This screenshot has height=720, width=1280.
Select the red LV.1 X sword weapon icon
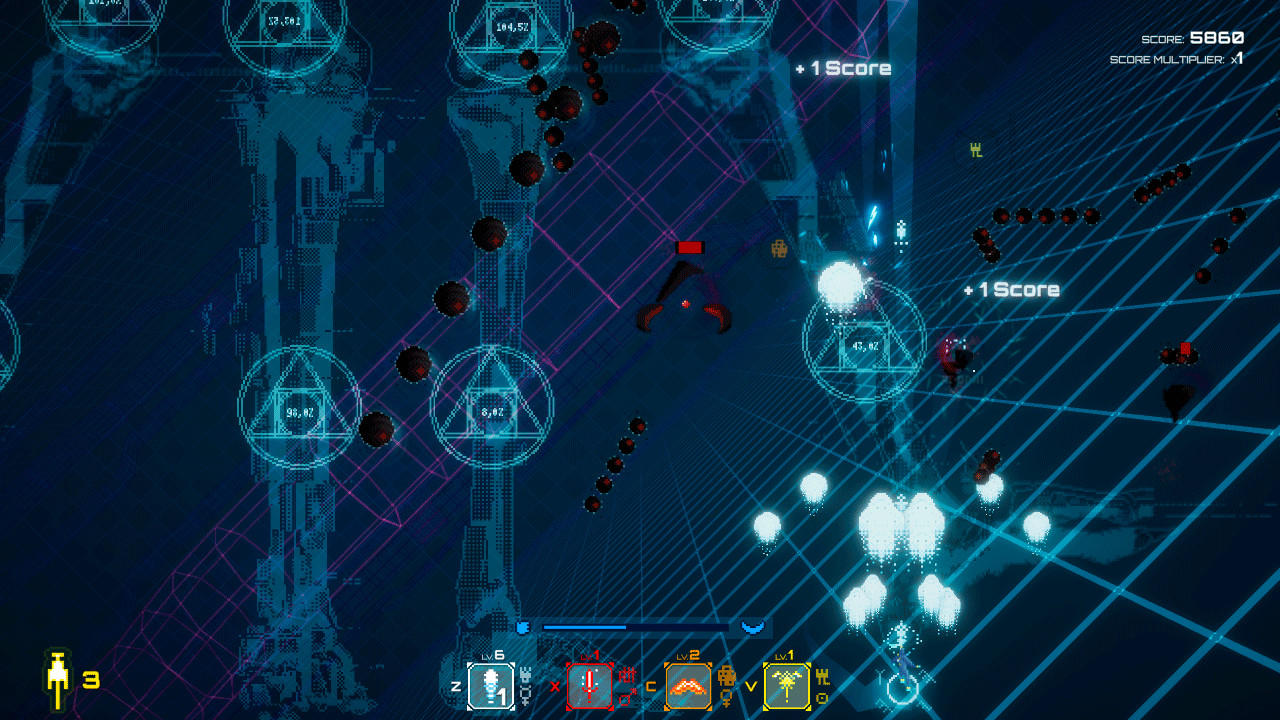[x=589, y=687]
